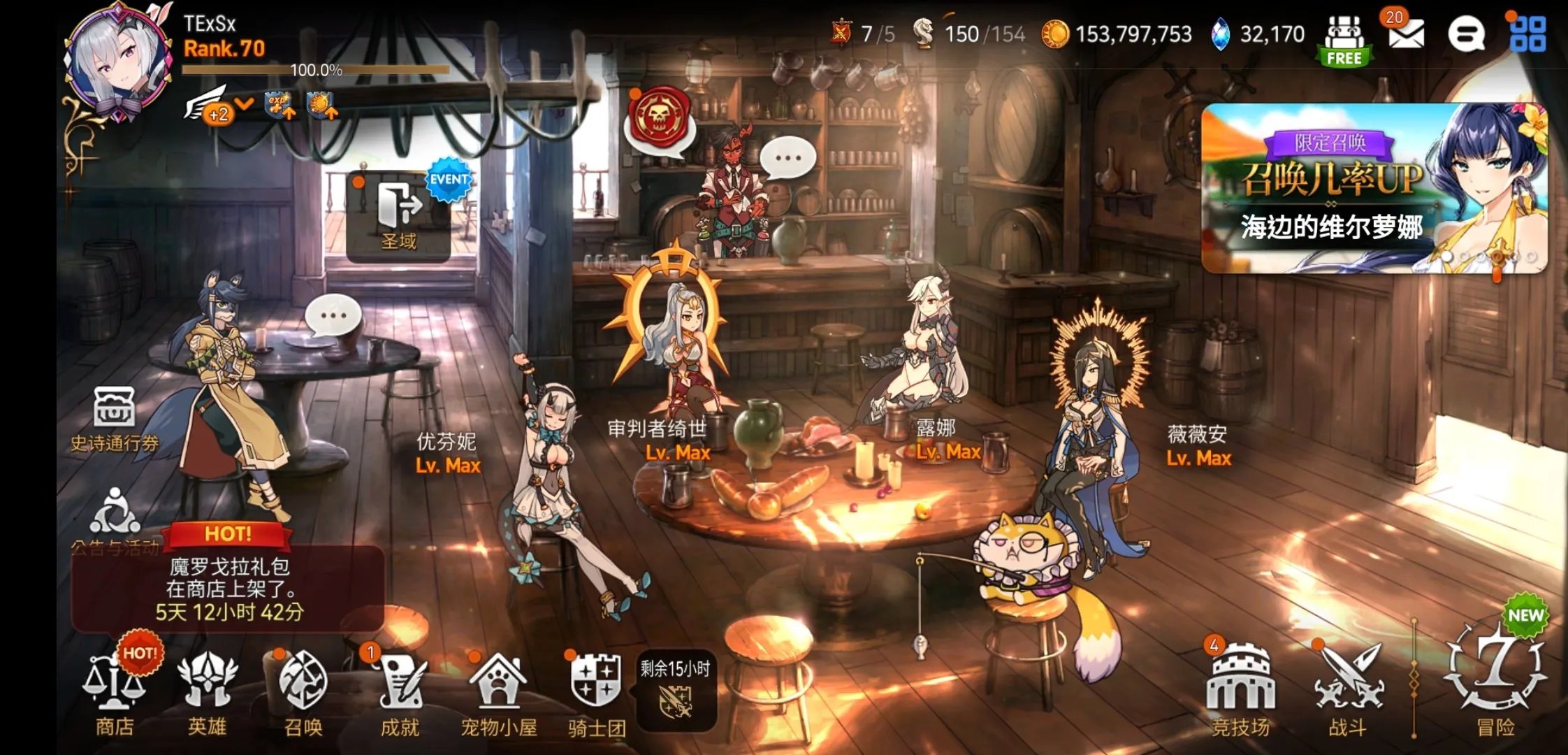The image size is (1568, 755).
Task: Open the 成就 achievements menu
Action: (x=400, y=692)
